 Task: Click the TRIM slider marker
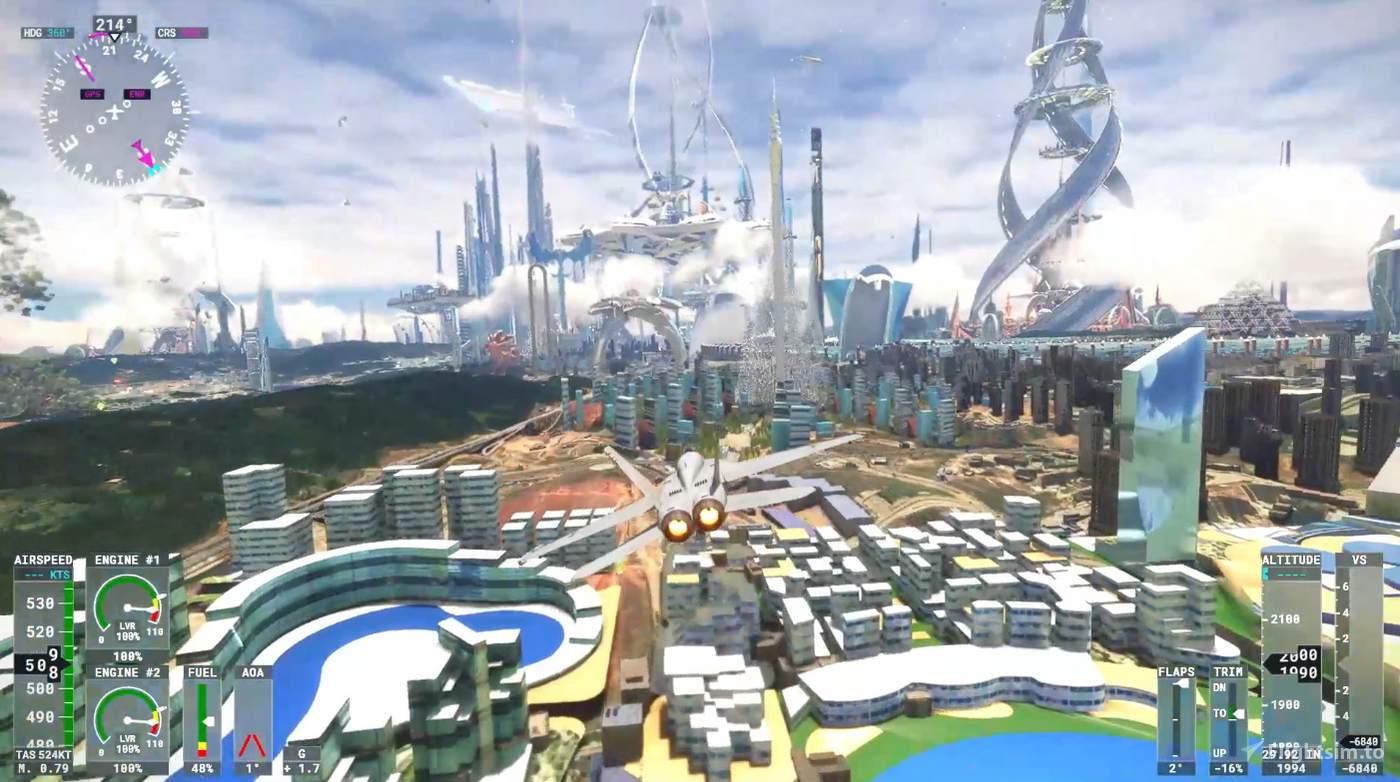[1237, 713]
